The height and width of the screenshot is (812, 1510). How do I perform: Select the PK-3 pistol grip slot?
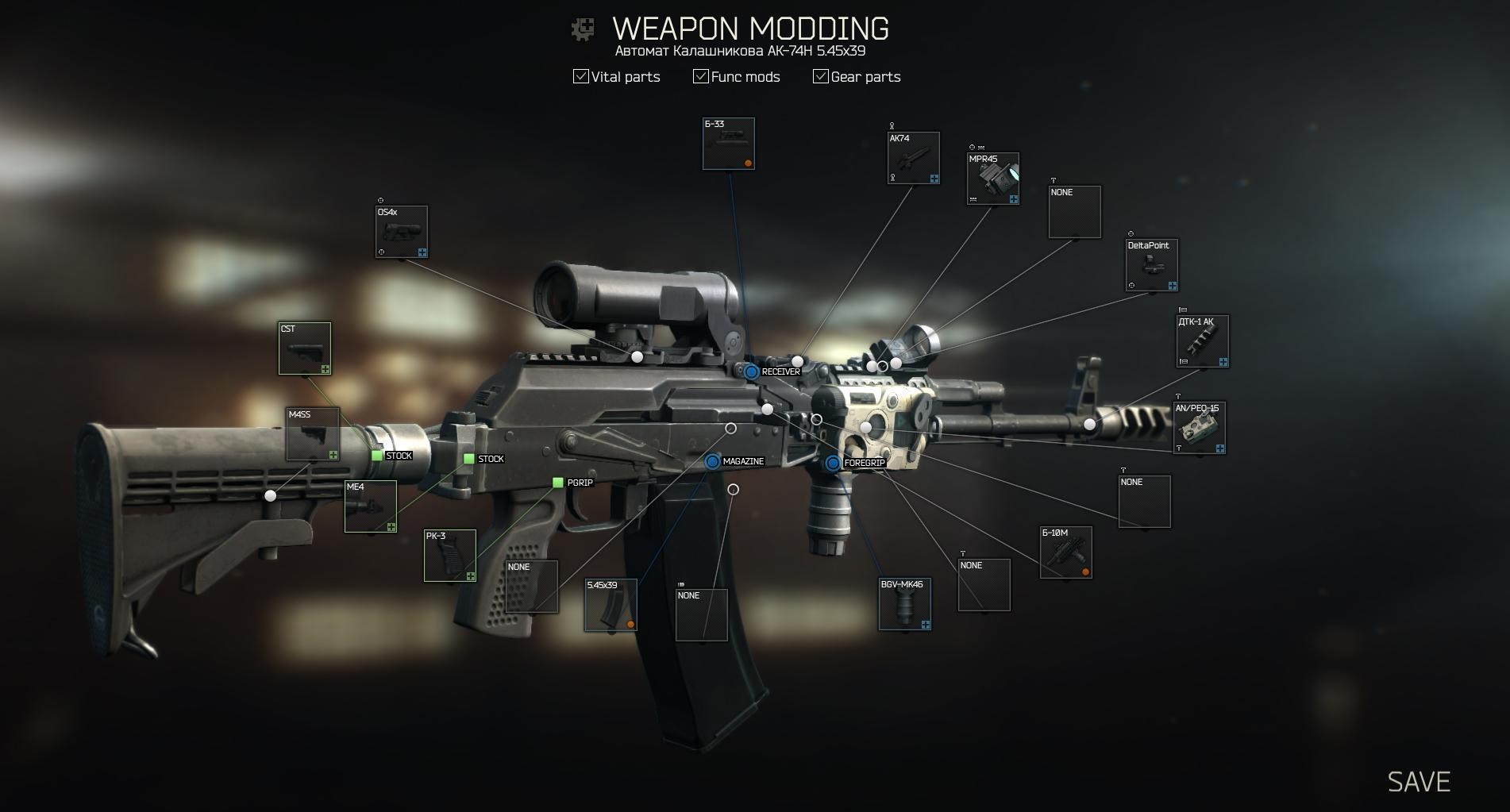tap(450, 556)
